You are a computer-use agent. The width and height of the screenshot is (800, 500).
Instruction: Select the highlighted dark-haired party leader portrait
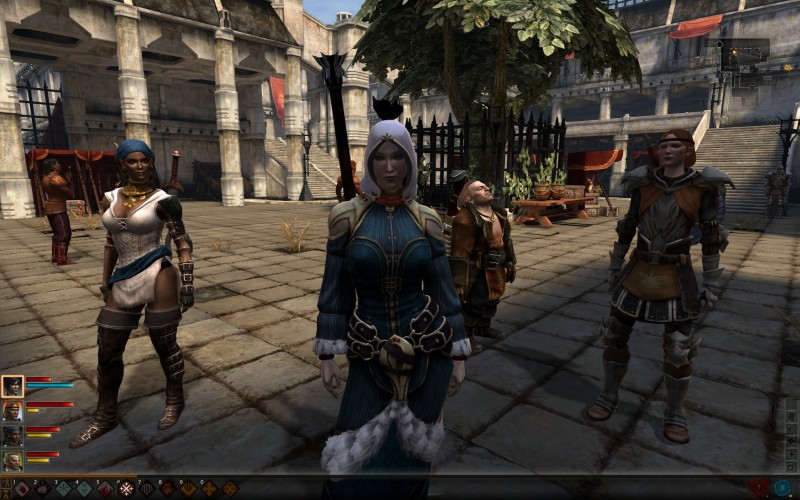(x=12, y=386)
